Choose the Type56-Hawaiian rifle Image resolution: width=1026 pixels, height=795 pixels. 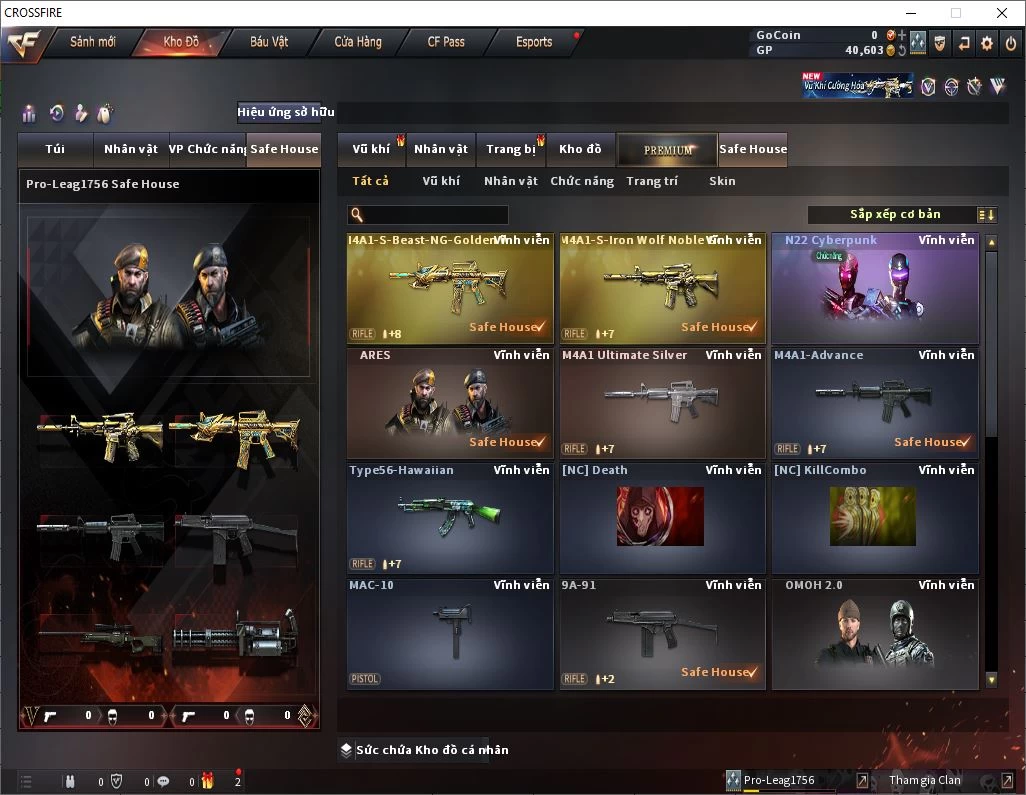(450, 518)
